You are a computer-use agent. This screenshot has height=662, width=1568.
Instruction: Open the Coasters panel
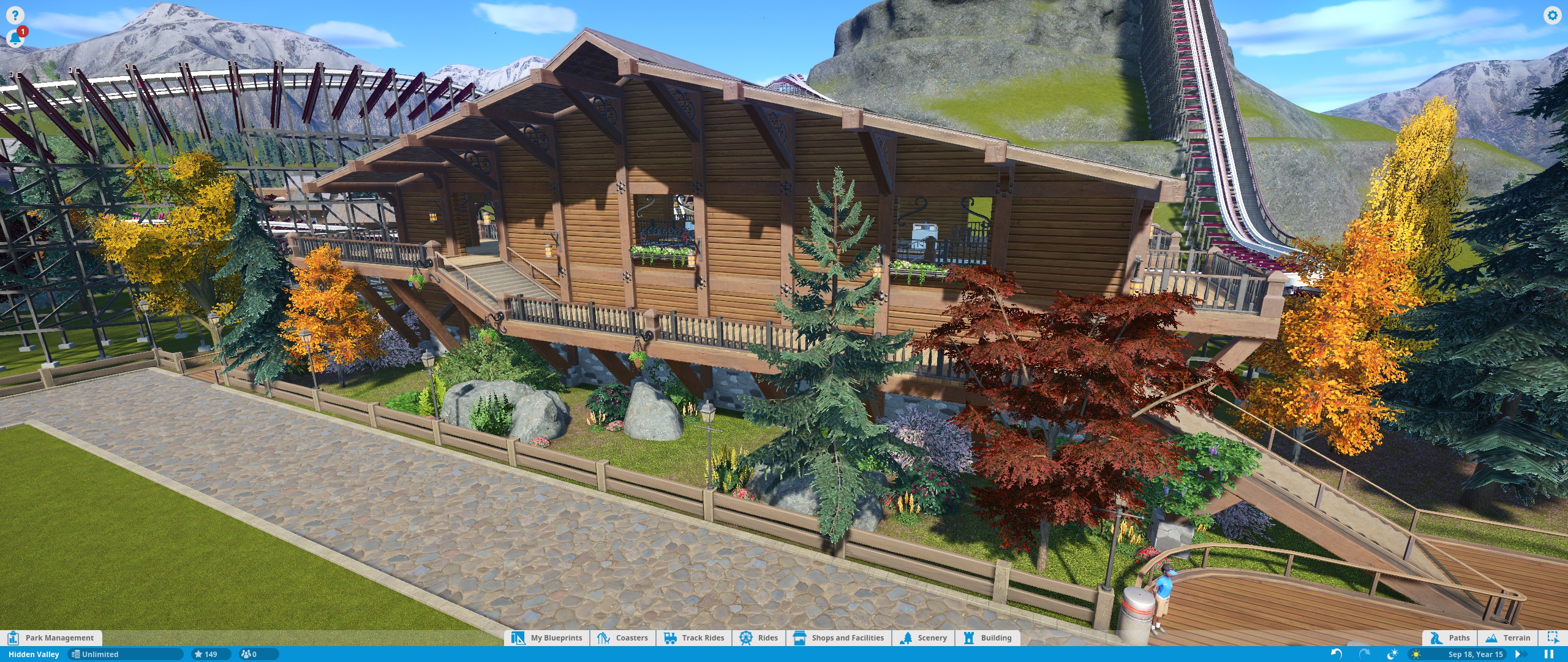pos(623,637)
